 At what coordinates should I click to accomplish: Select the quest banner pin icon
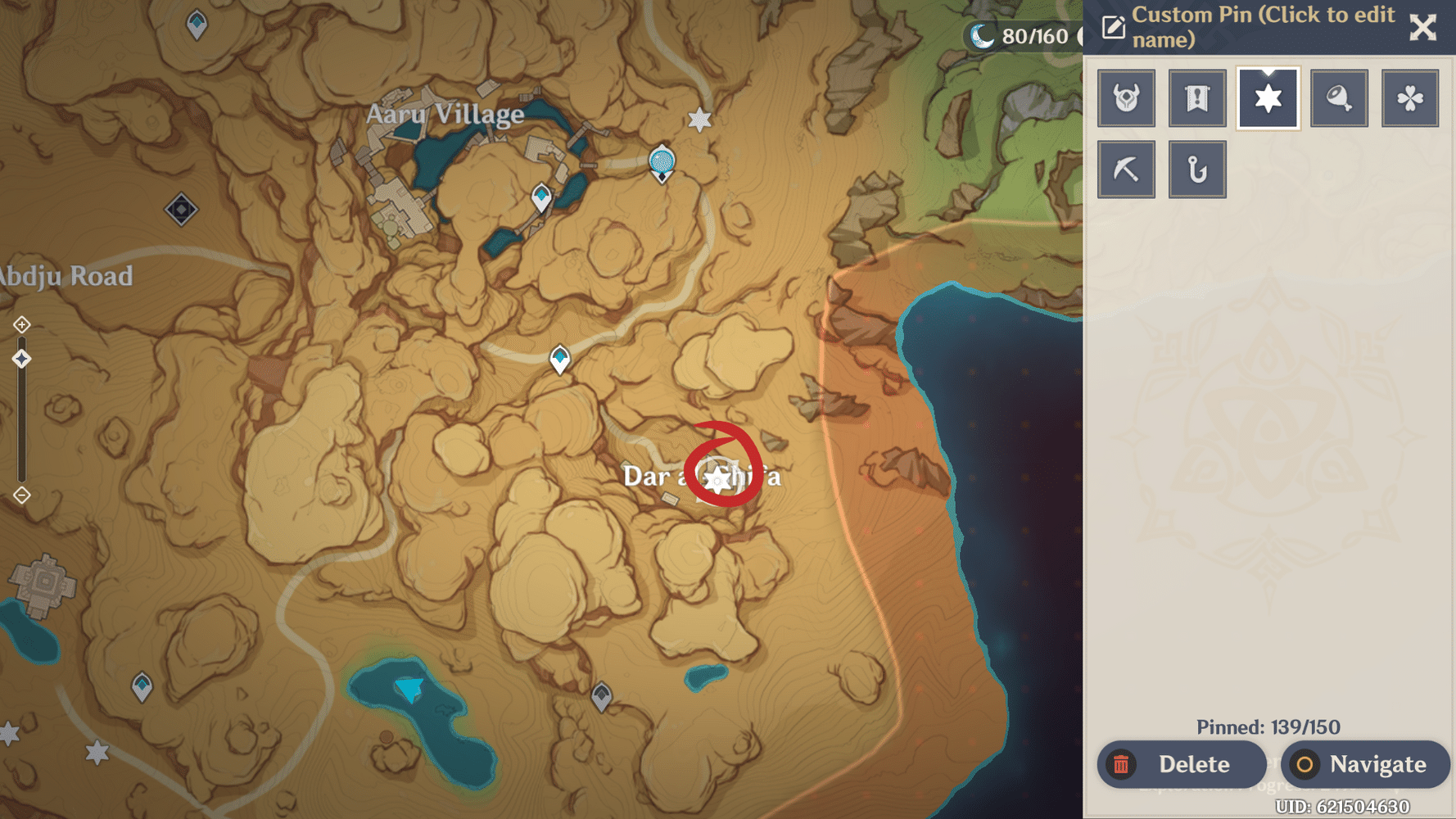click(x=1197, y=97)
